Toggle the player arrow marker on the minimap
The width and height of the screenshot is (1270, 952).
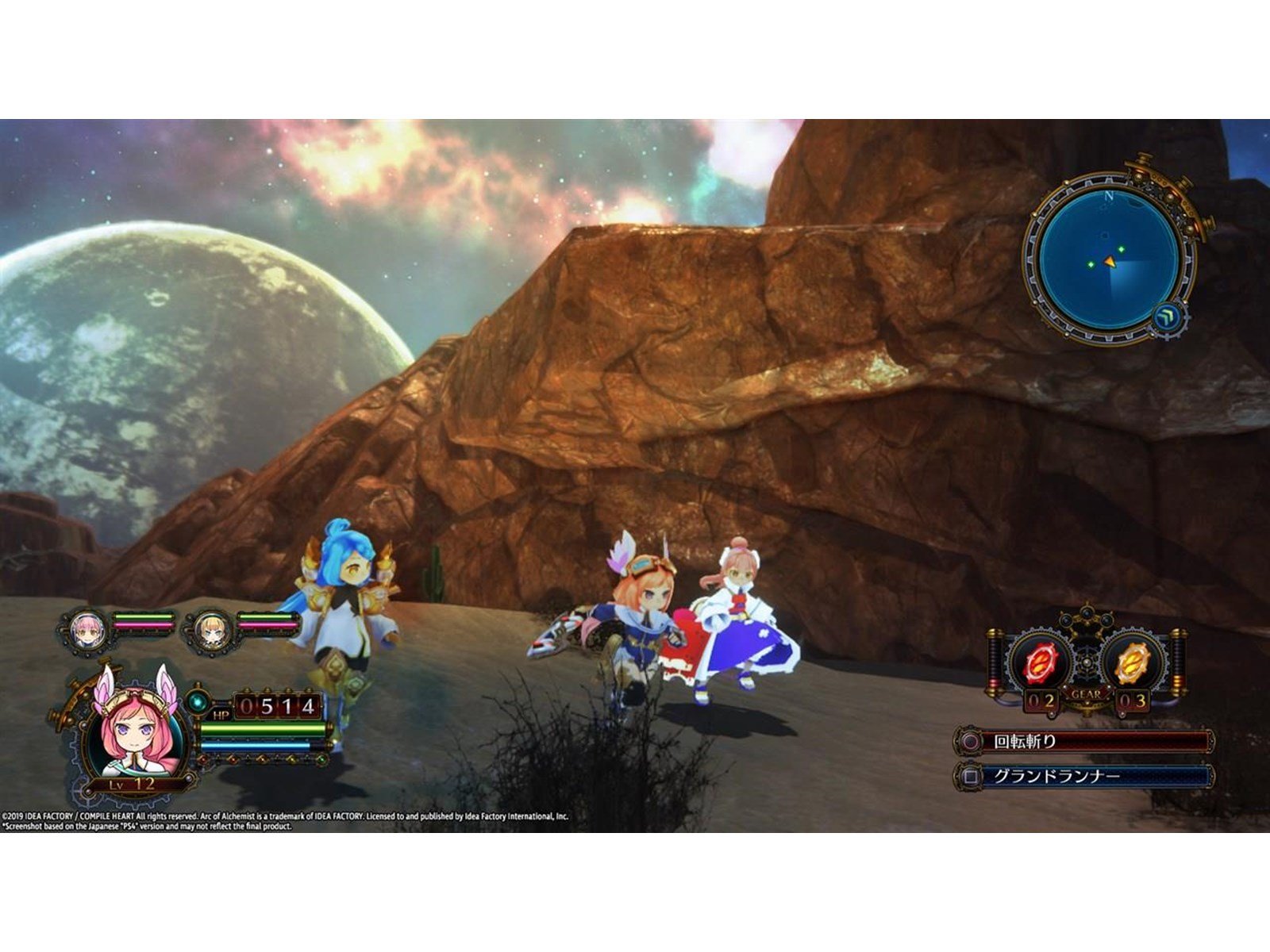click(x=1110, y=263)
